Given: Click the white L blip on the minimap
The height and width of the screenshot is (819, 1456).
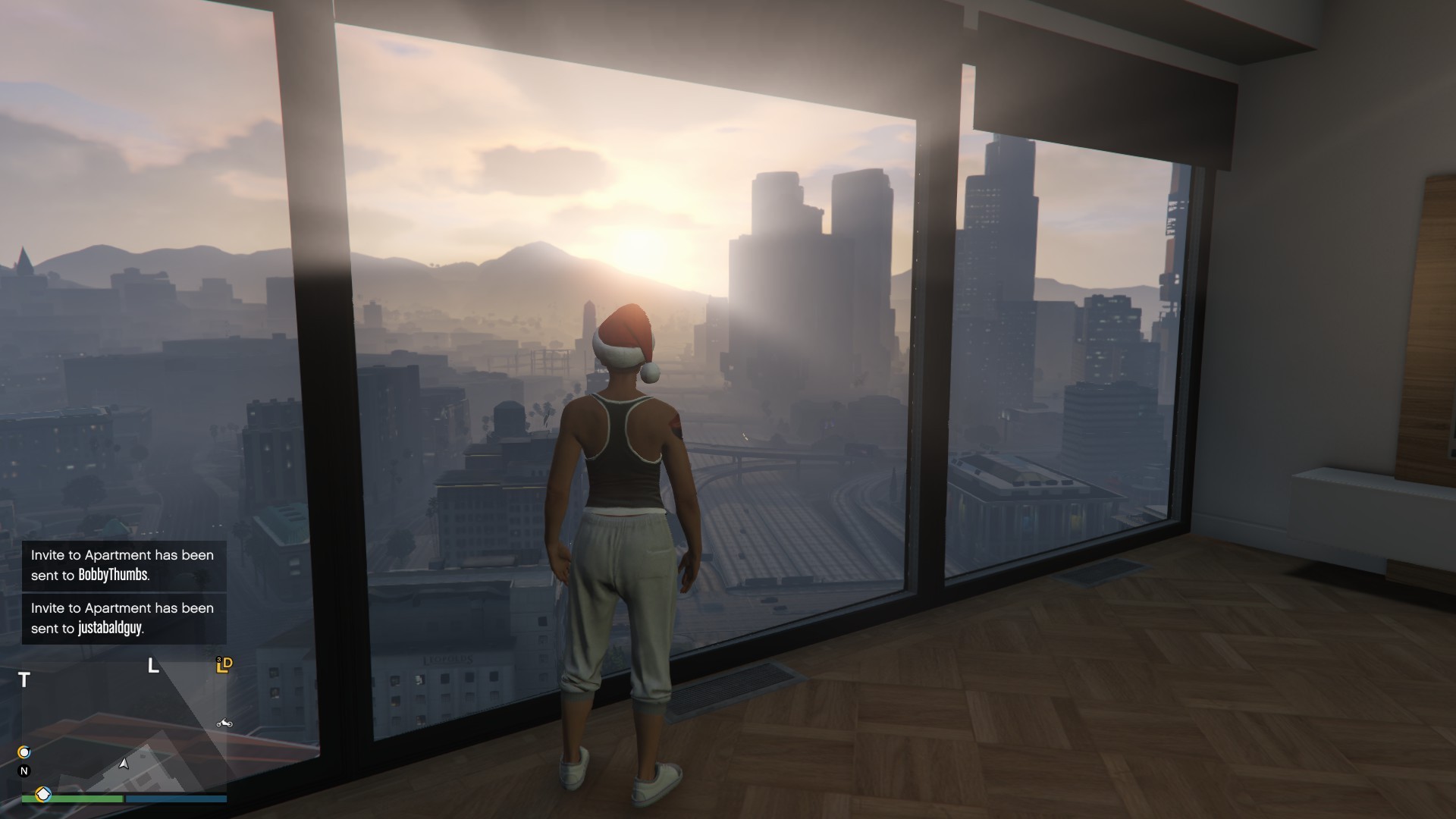Looking at the screenshot, I should point(153,667).
